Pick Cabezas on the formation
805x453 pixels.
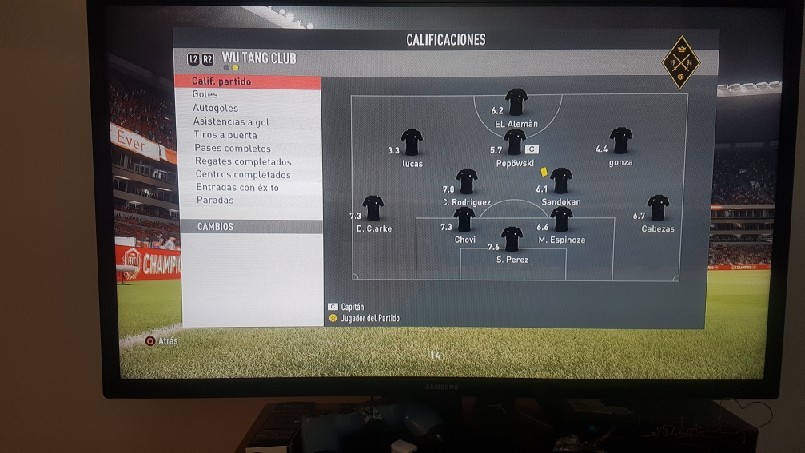point(658,208)
